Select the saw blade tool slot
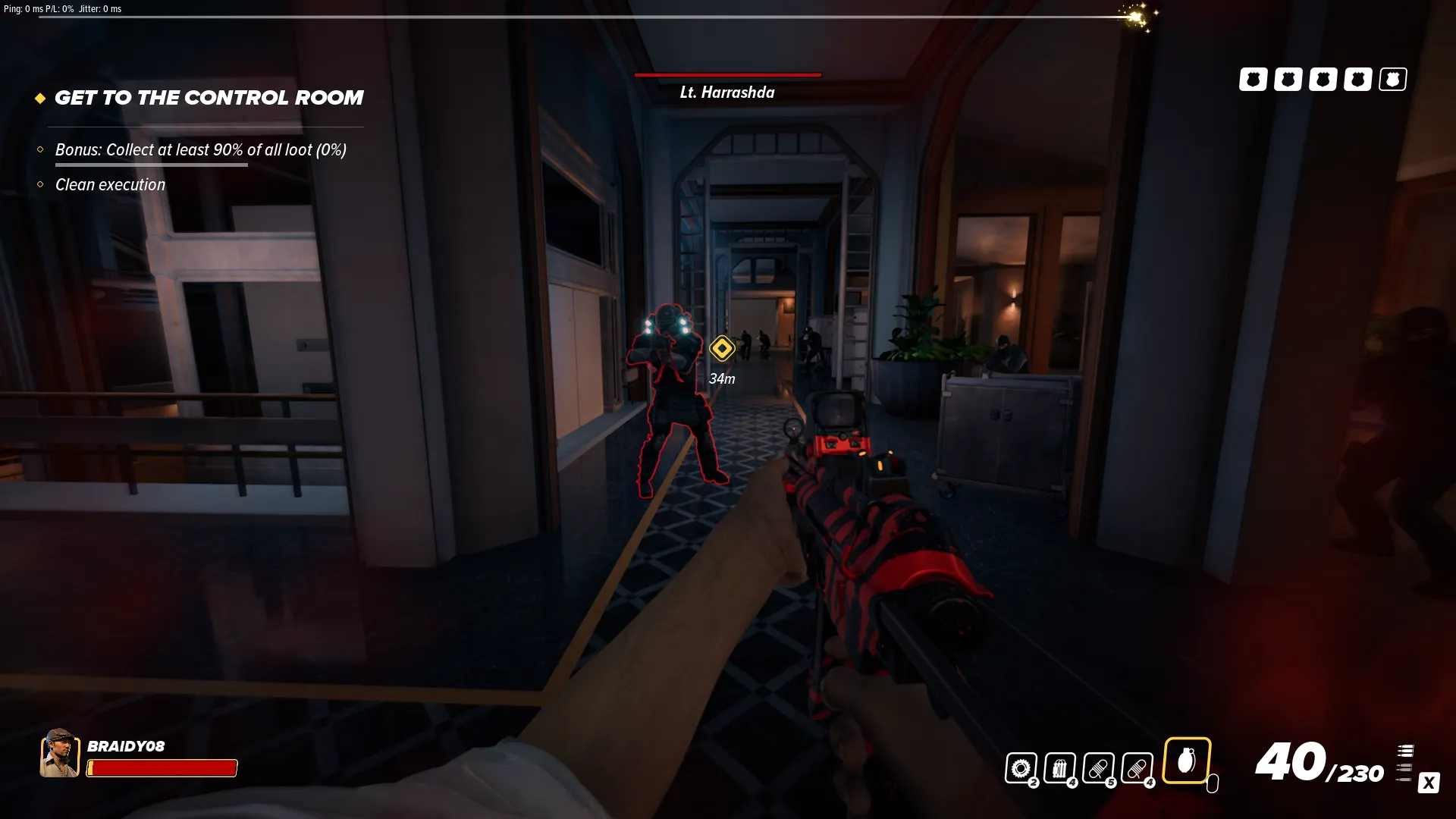Screen dimensions: 1456x819 pos(1021,768)
